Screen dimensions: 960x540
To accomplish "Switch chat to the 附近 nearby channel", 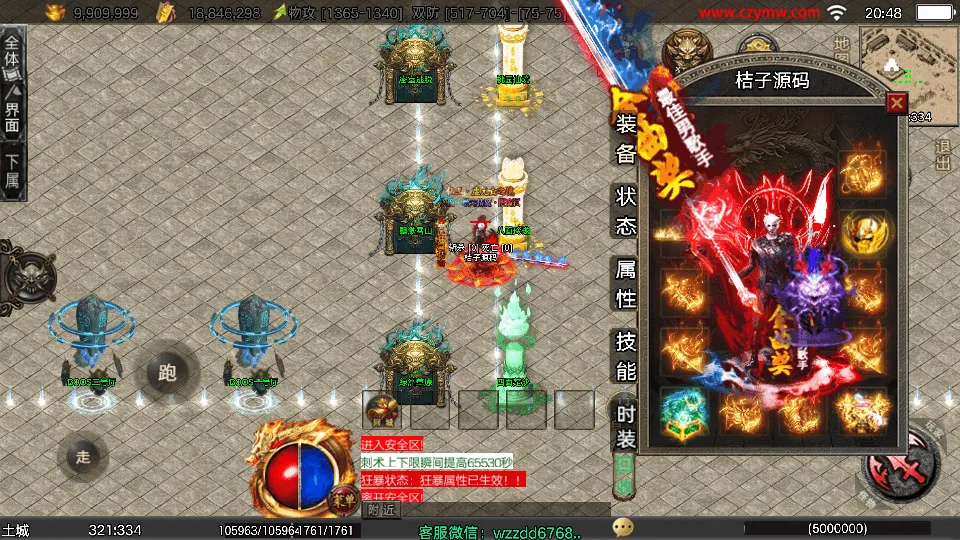I will pos(380,510).
